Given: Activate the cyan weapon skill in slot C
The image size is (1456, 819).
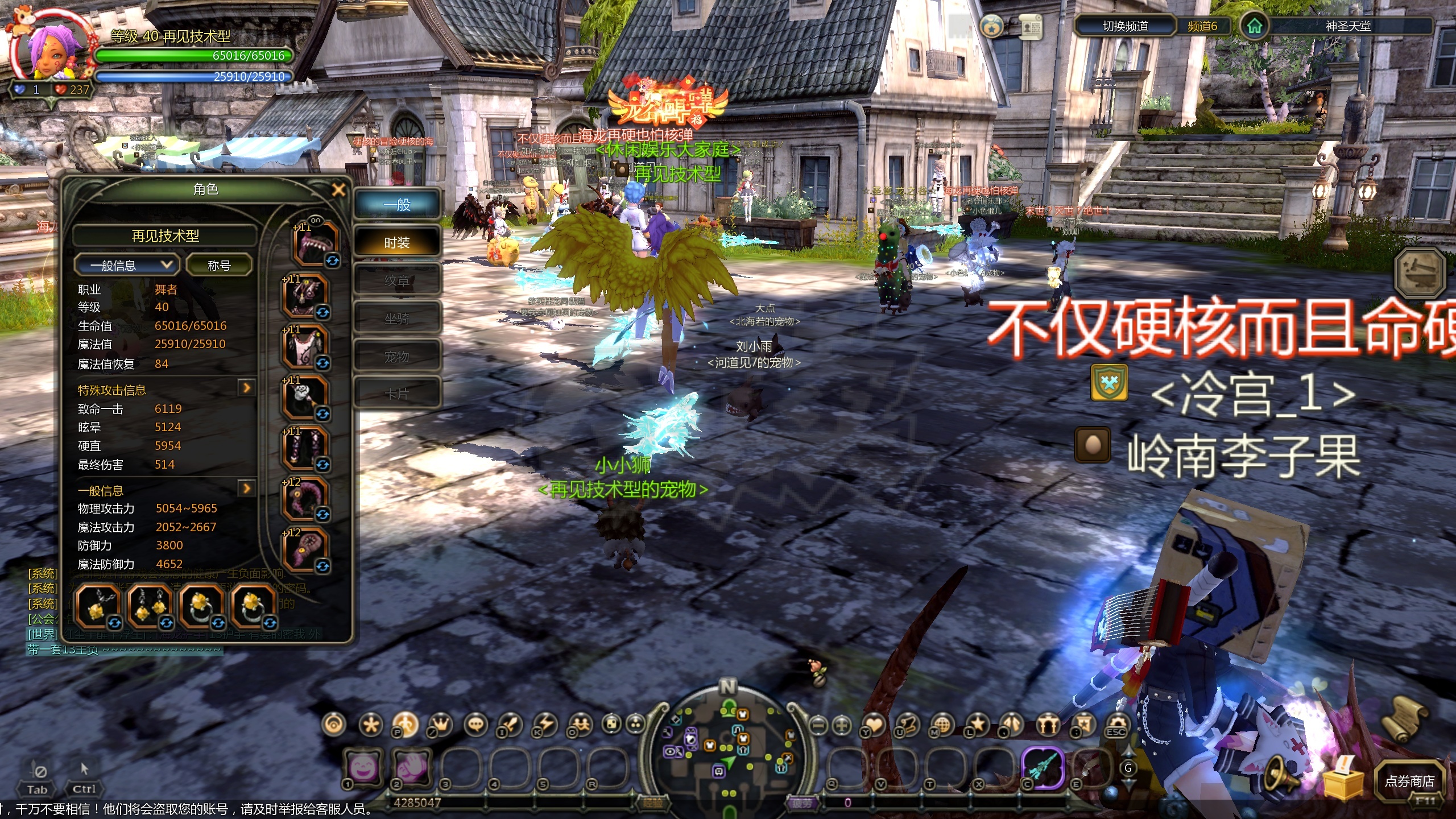Looking at the screenshot, I should (1042, 768).
